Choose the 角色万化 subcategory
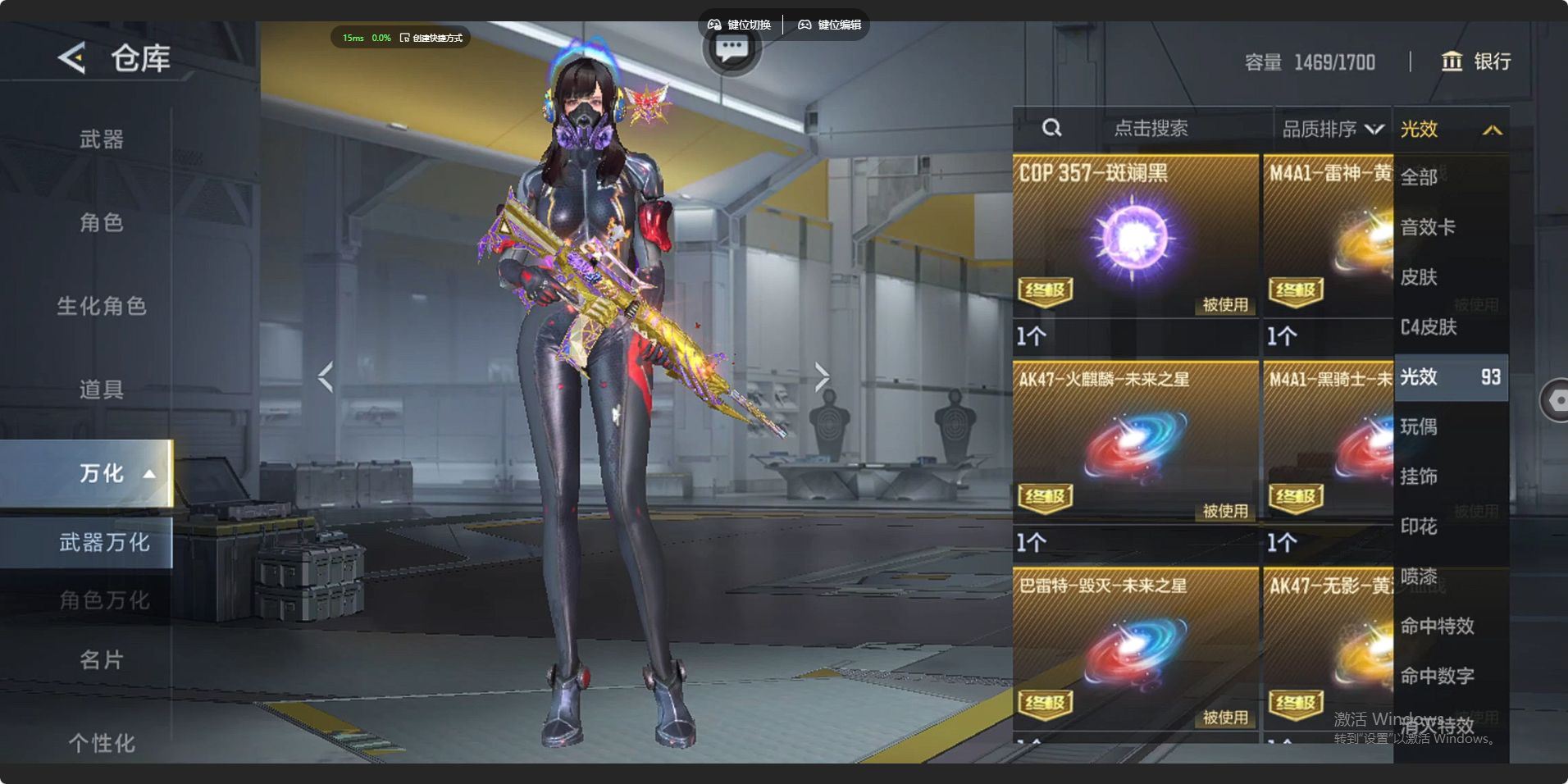The height and width of the screenshot is (784, 1568). coord(103,600)
